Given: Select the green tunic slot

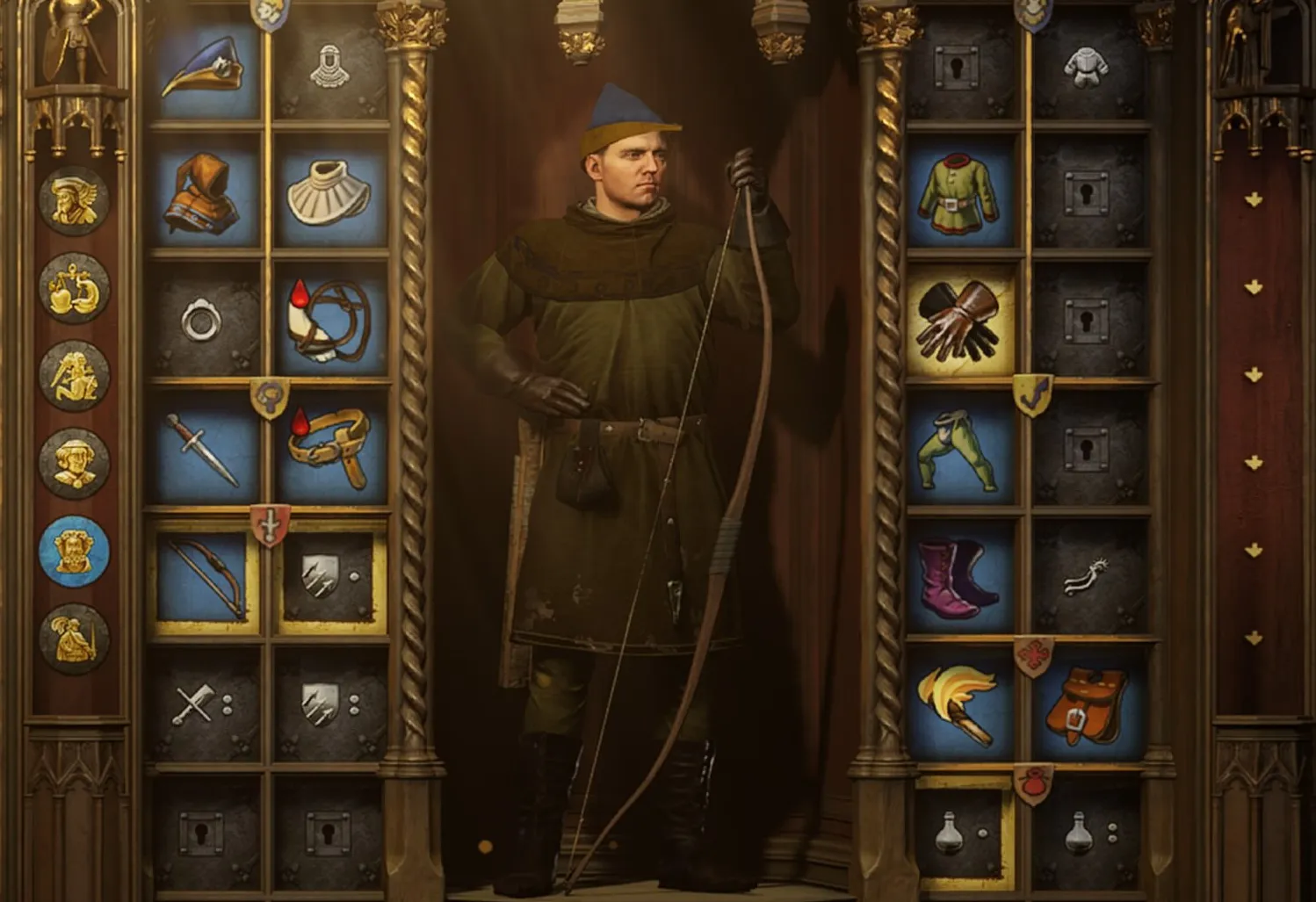Looking at the screenshot, I should pos(961,194).
